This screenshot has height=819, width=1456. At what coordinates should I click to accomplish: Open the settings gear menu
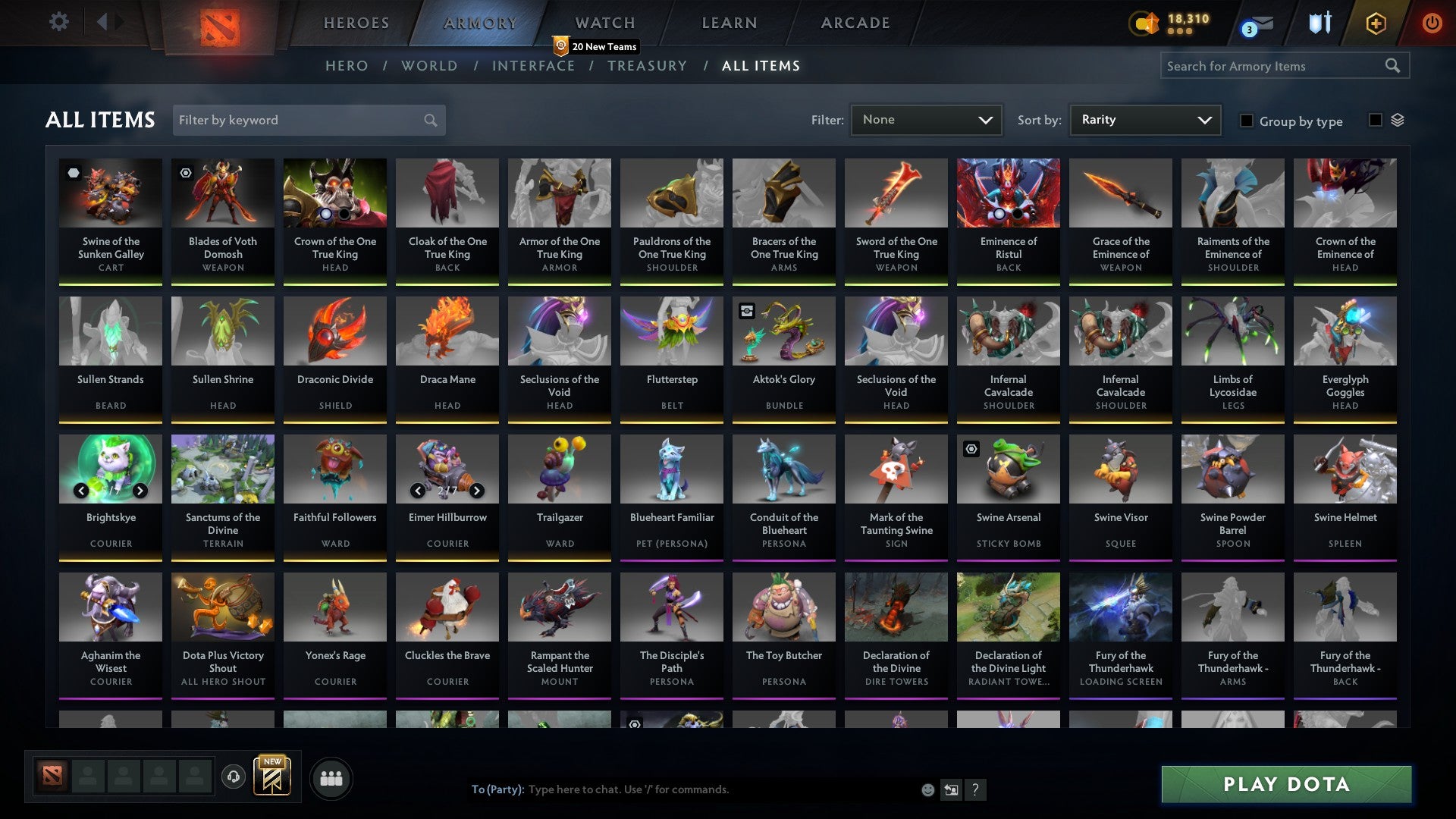point(58,22)
